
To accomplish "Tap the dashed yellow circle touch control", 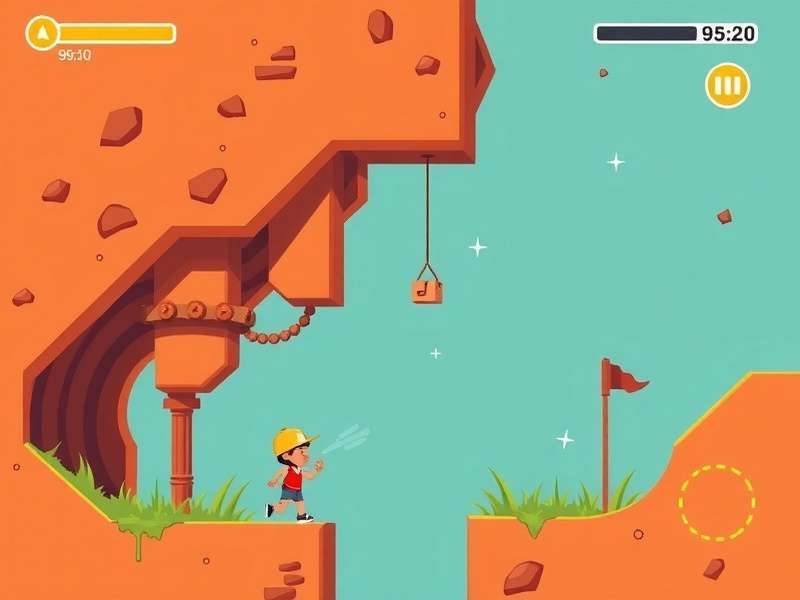I will click(716, 502).
